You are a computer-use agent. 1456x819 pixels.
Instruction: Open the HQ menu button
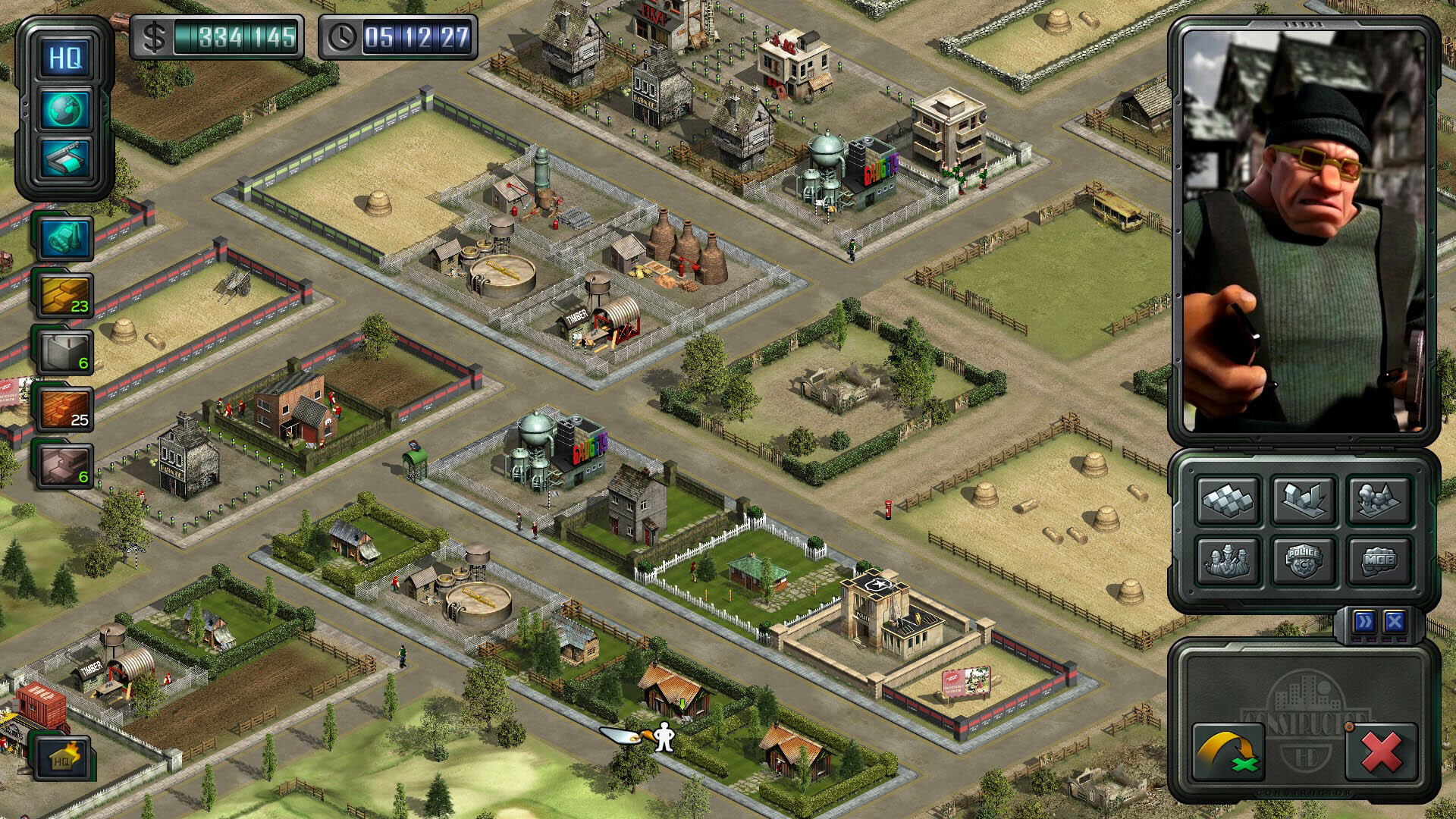coord(65,58)
